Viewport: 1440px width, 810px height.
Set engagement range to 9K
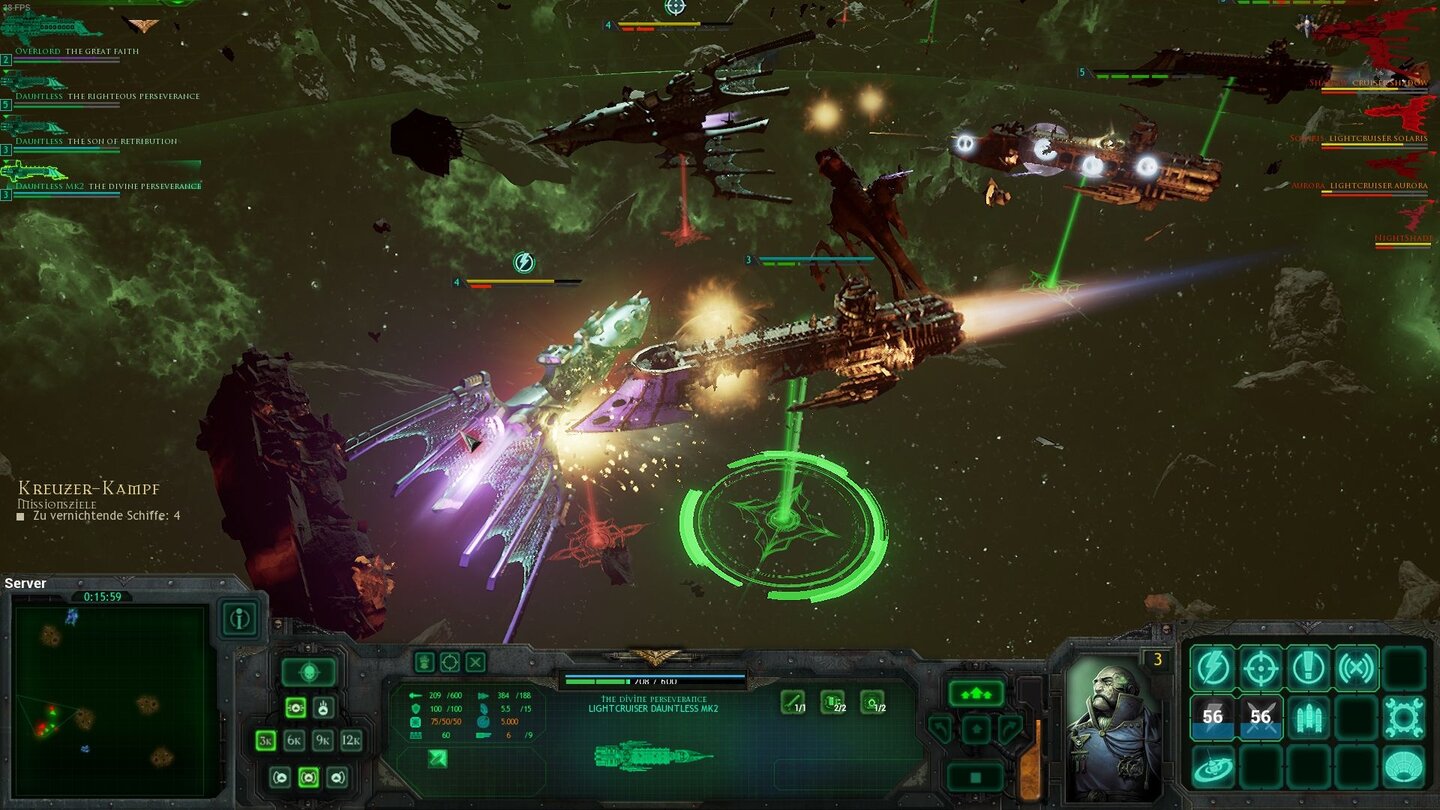(x=322, y=741)
